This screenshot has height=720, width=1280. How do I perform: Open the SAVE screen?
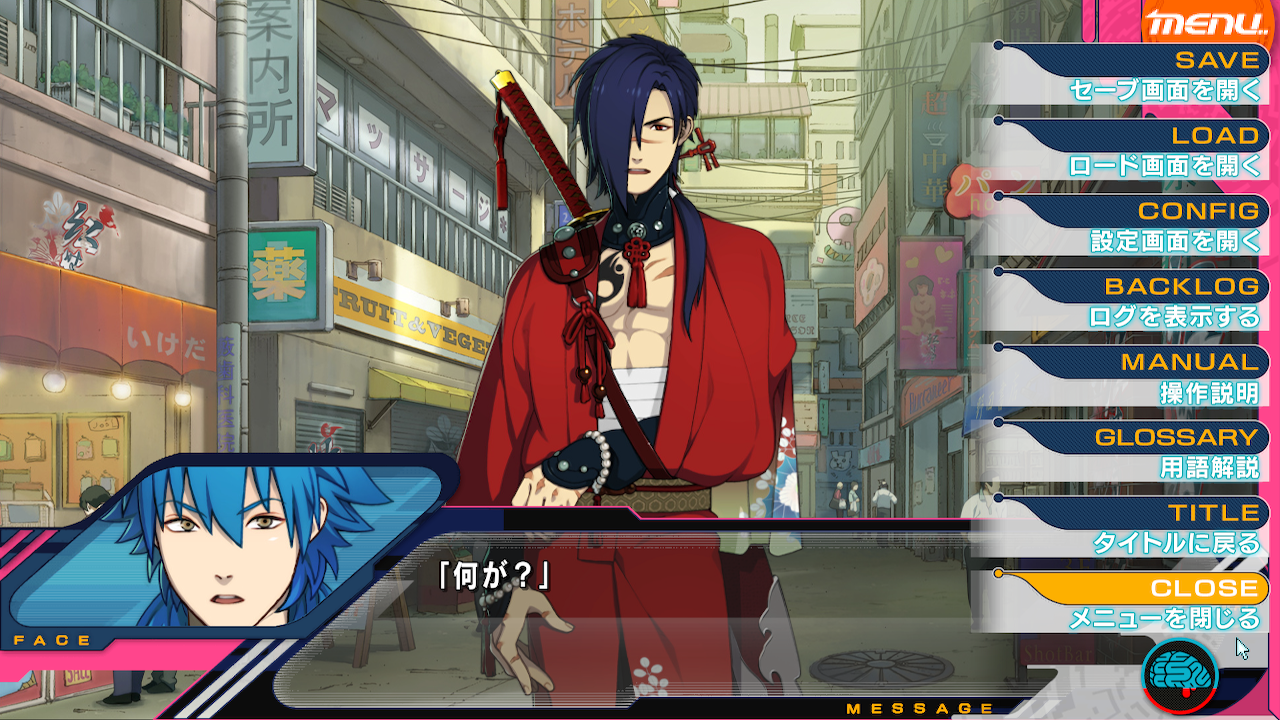1150,75
